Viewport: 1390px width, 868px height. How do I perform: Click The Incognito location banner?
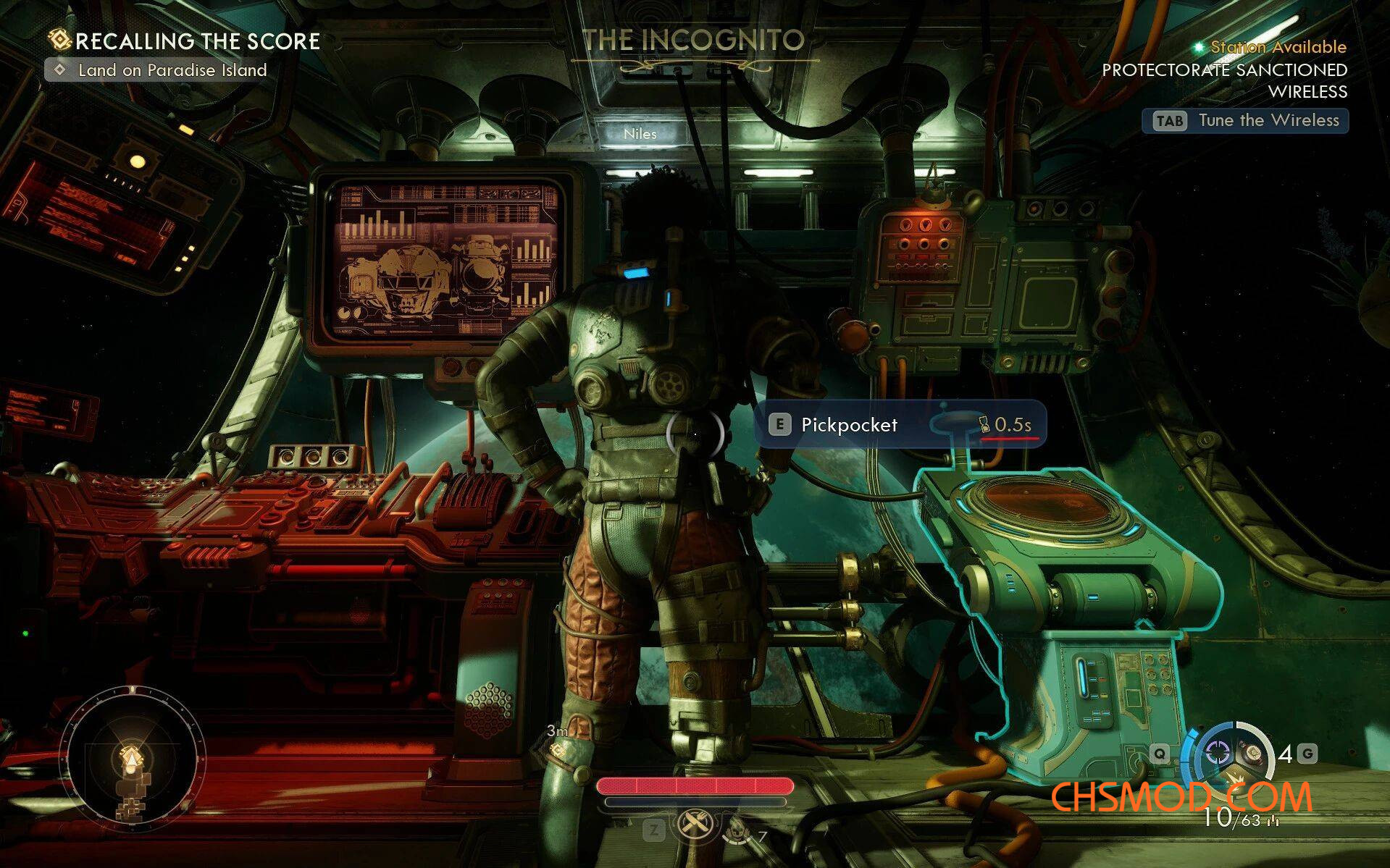(694, 41)
